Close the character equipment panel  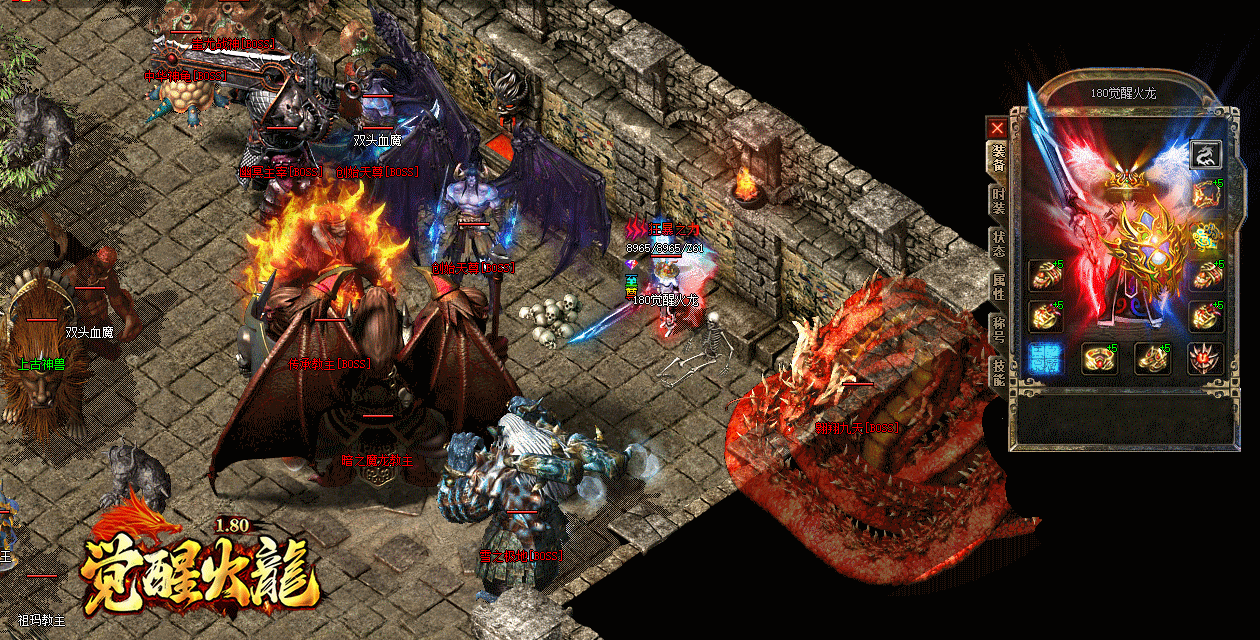pos(997,128)
